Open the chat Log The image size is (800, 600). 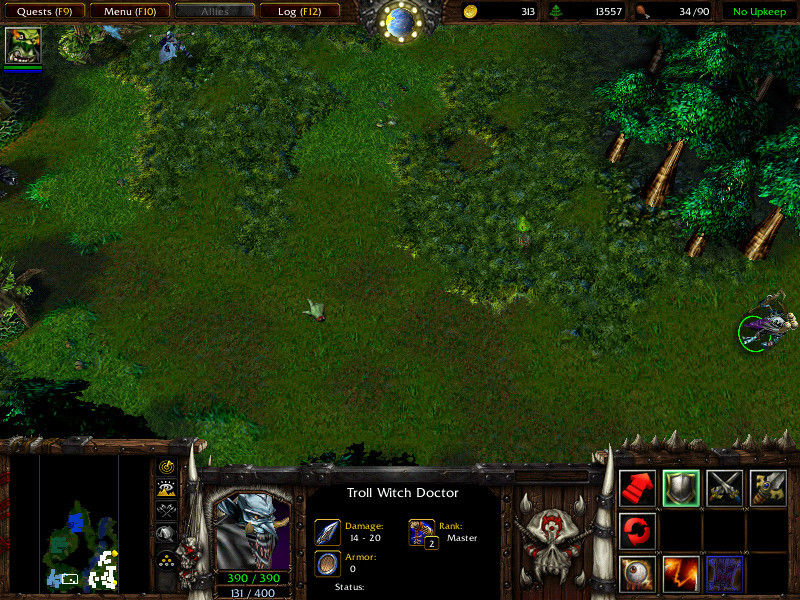[299, 12]
